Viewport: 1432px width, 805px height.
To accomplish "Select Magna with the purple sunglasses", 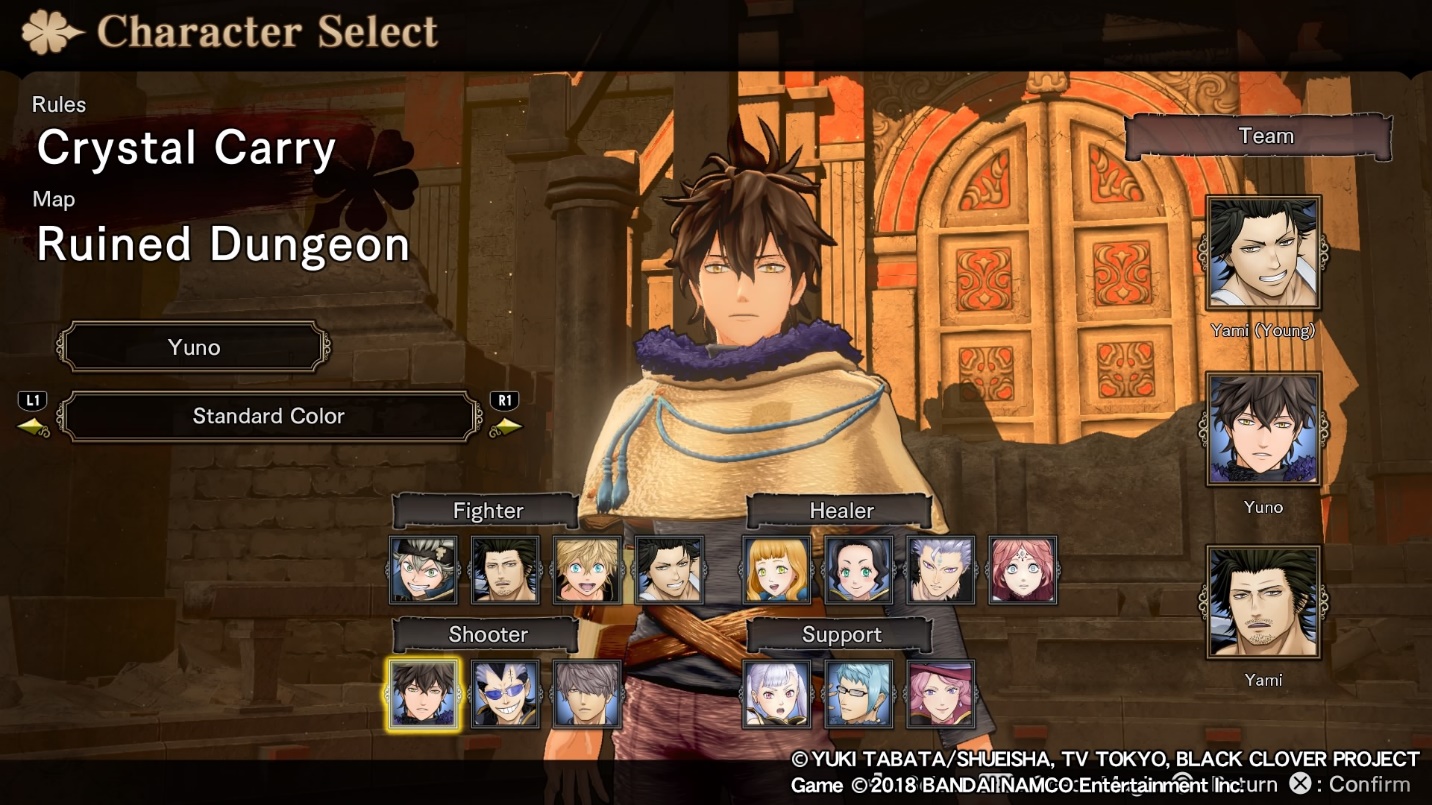I will (505, 694).
